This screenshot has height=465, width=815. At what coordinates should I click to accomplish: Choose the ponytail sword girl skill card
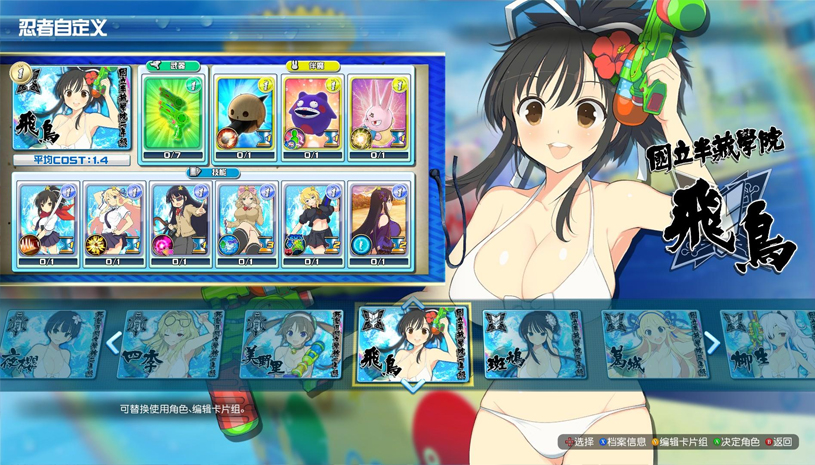tap(46, 223)
